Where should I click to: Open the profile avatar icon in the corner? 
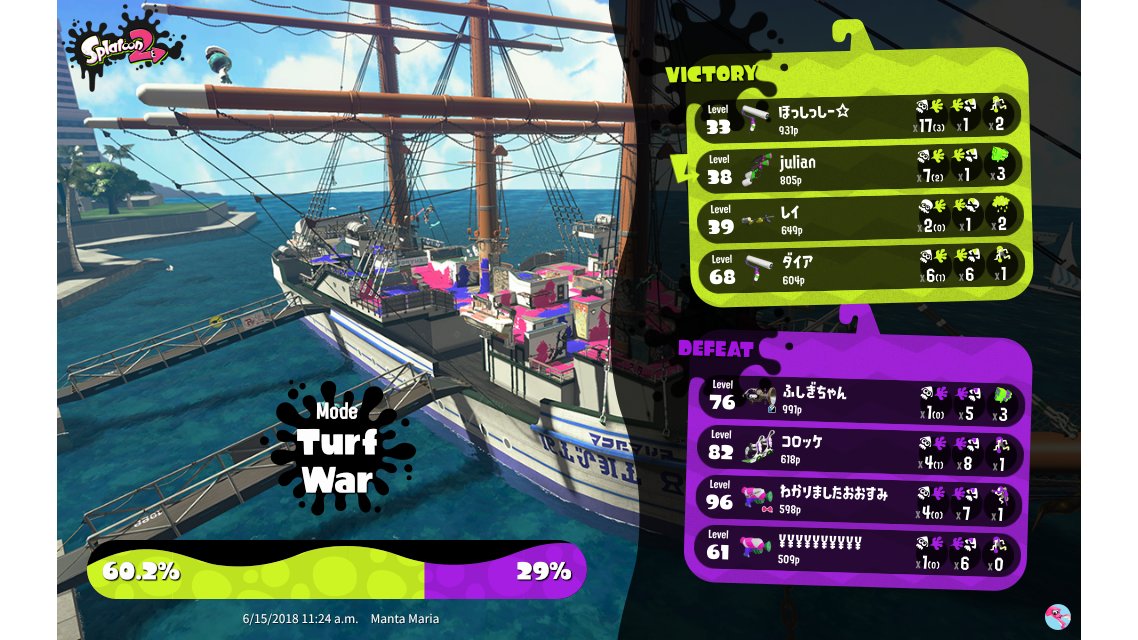click(x=1057, y=616)
